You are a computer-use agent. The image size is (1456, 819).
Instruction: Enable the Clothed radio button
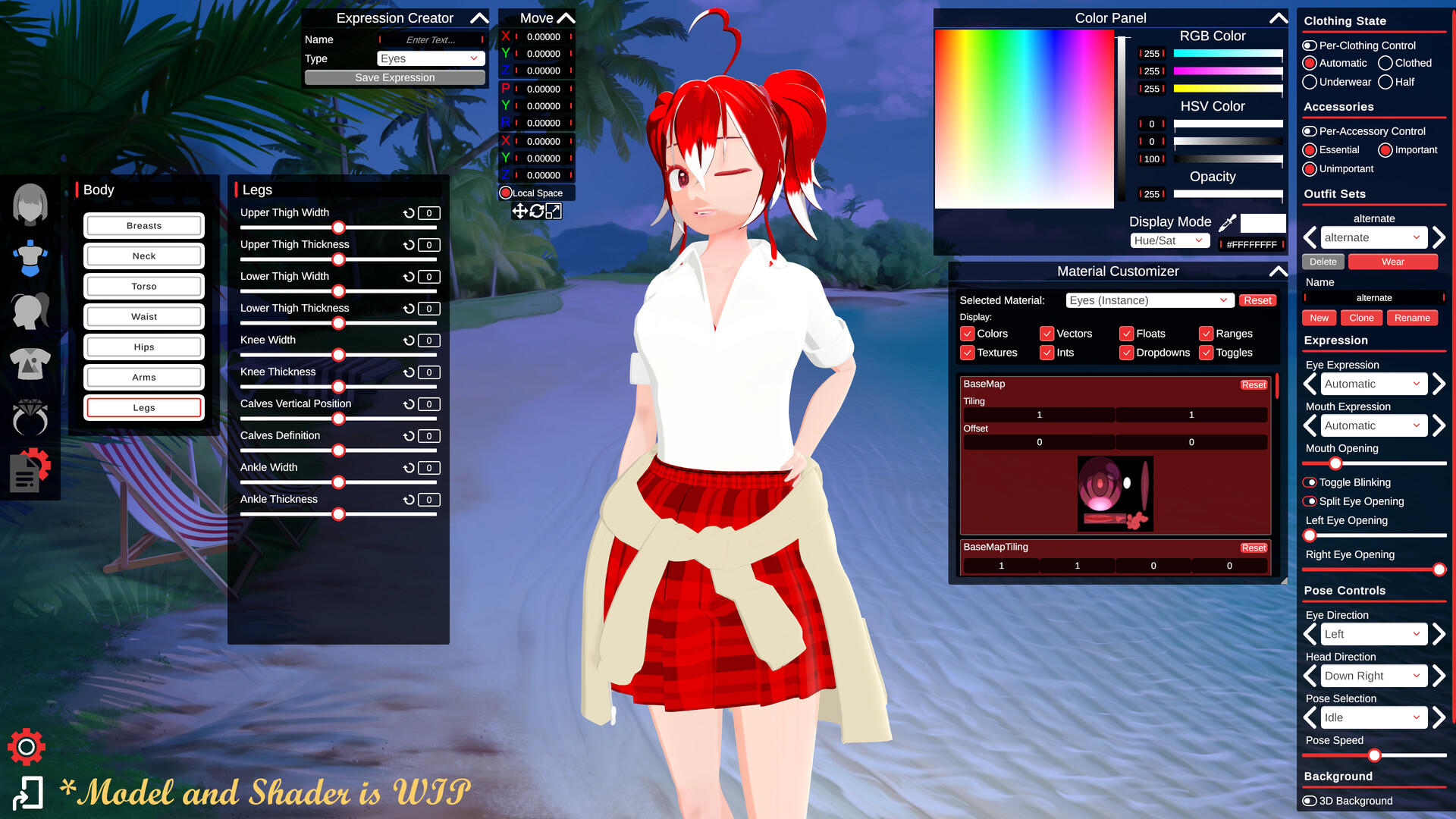point(1386,63)
